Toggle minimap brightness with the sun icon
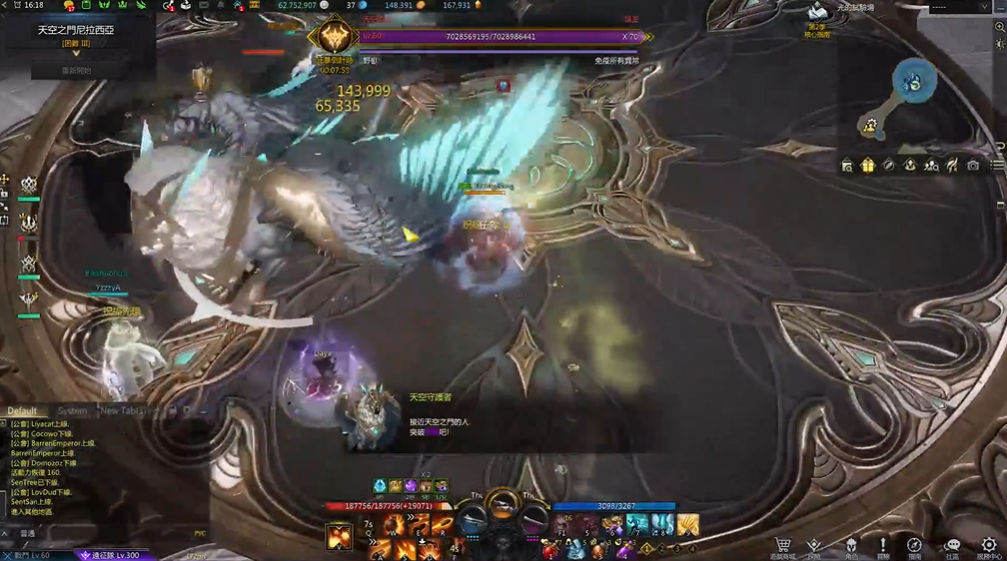The image size is (1007, 561). (1000, 45)
